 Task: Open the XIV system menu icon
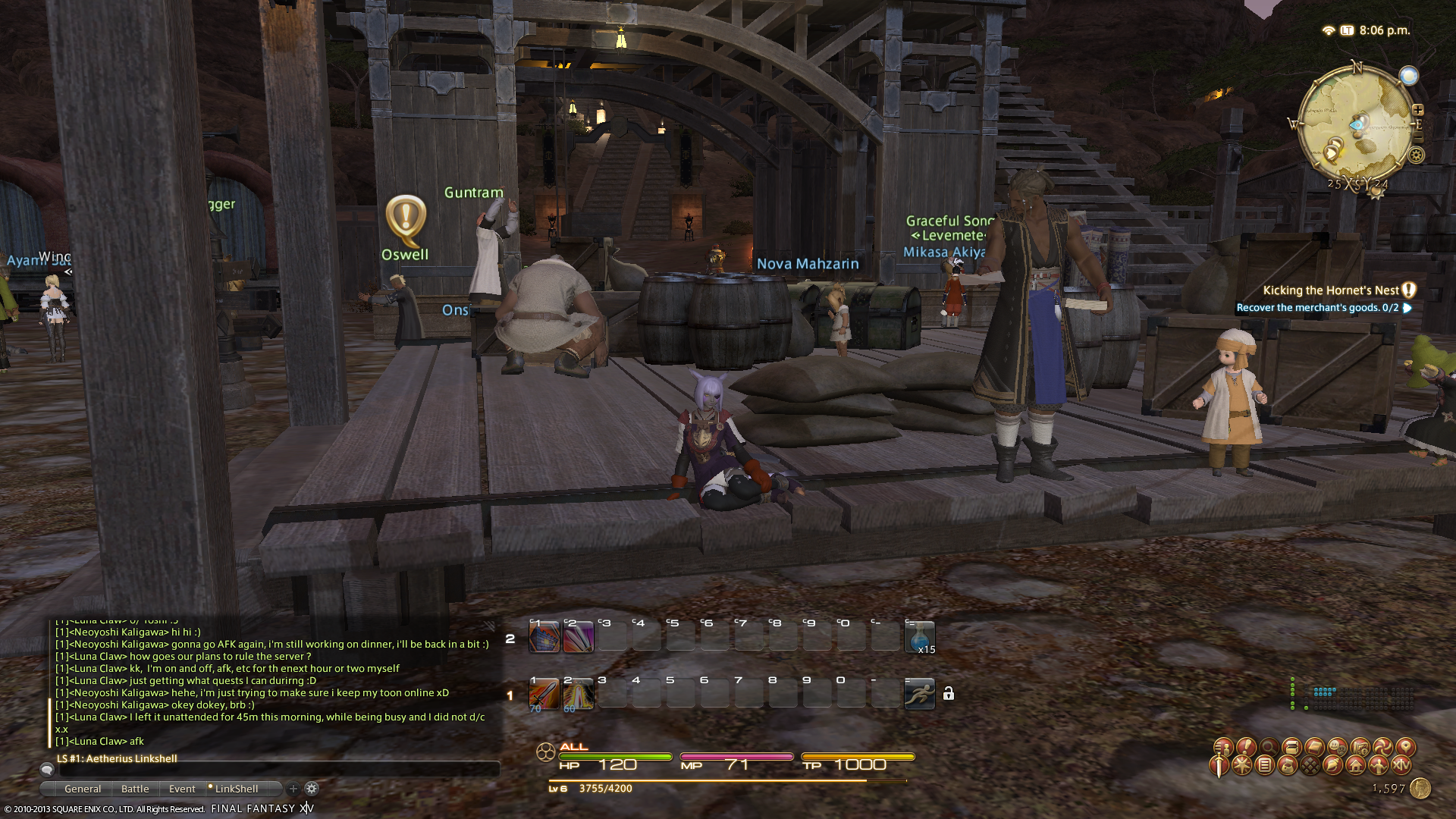pos(1401,766)
